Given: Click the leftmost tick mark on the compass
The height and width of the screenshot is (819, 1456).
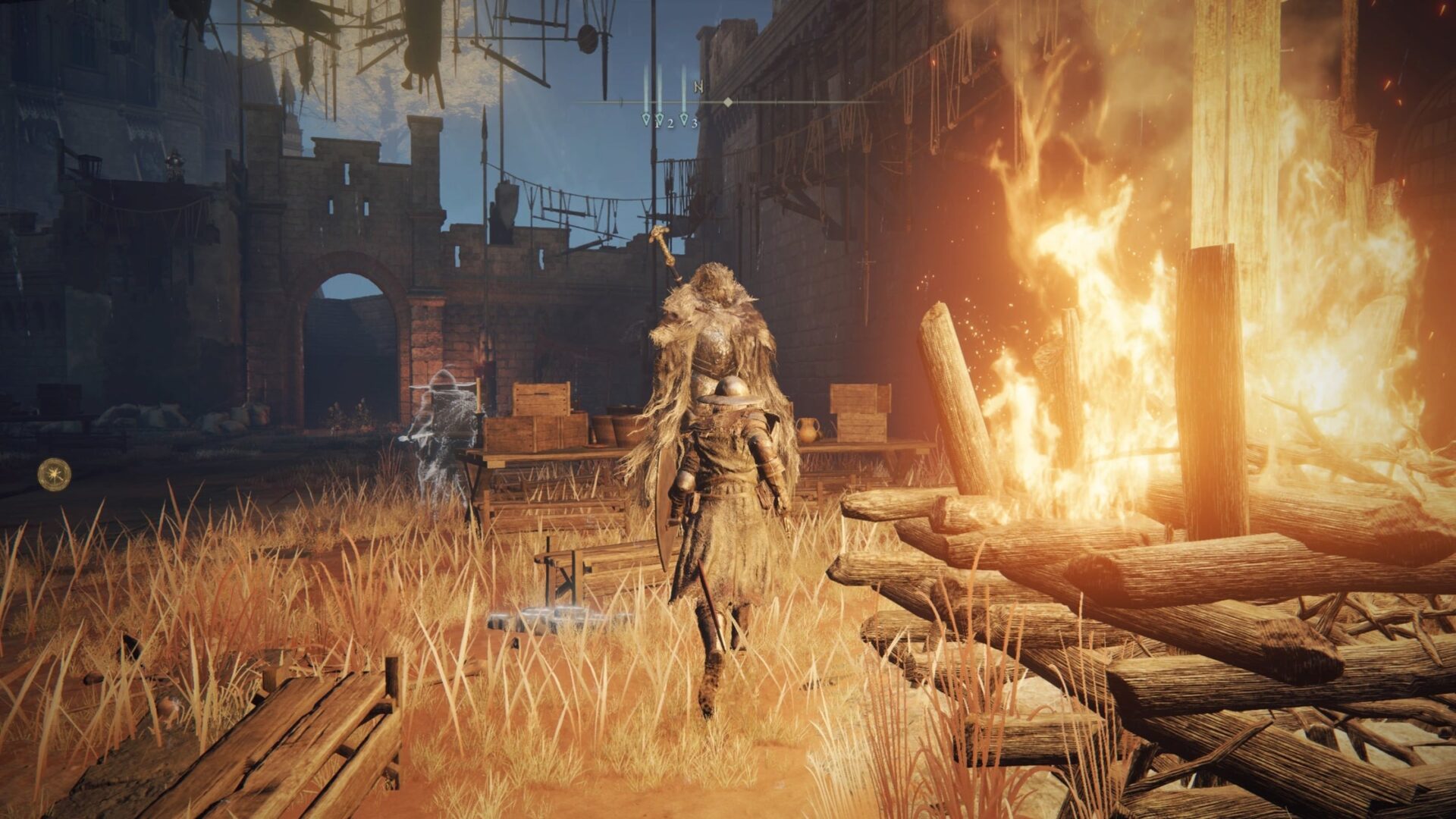Looking at the screenshot, I should pyautogui.click(x=621, y=102).
